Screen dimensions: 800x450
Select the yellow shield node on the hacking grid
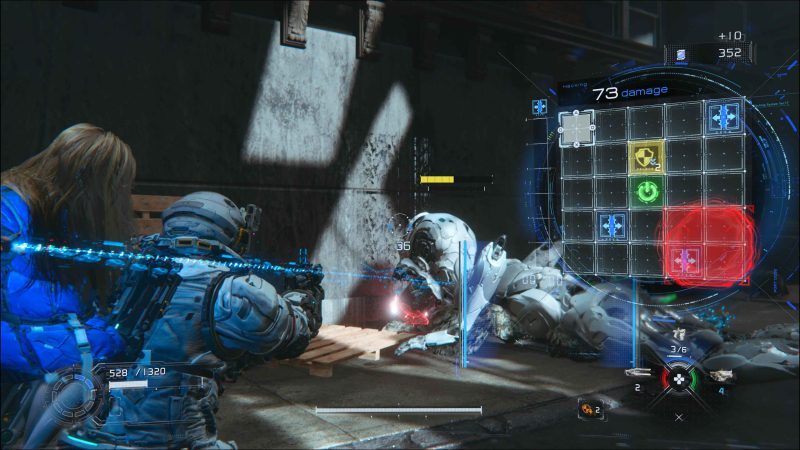[646, 155]
